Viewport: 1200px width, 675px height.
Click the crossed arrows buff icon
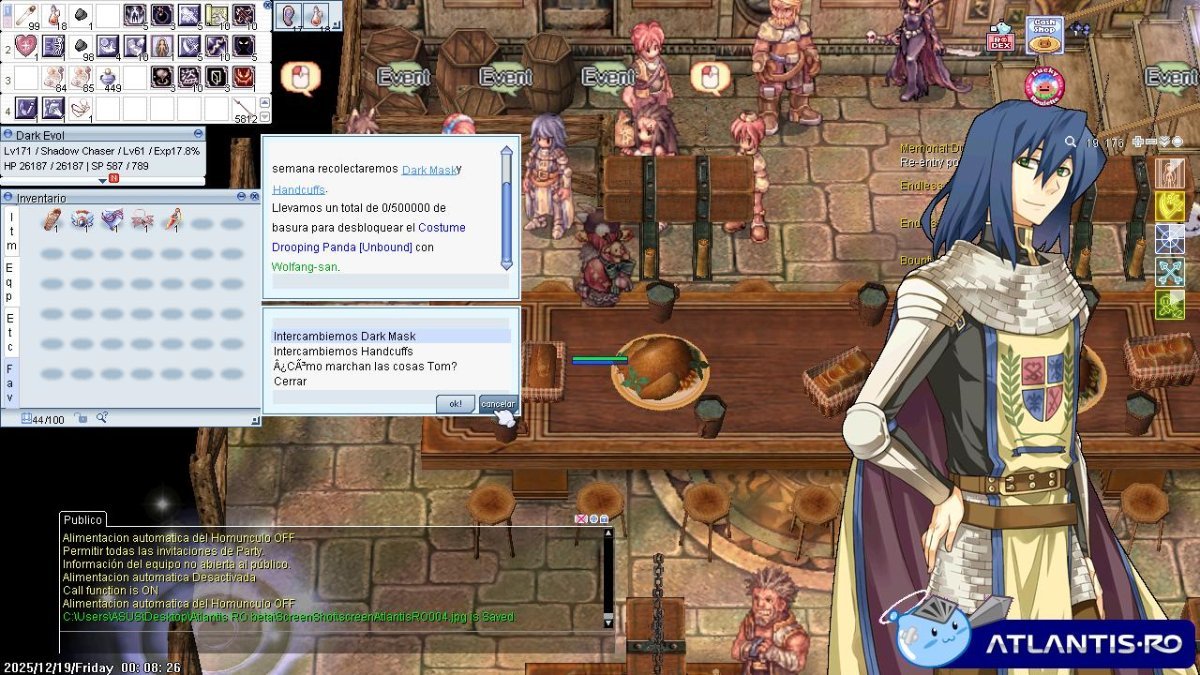pos(1170,272)
